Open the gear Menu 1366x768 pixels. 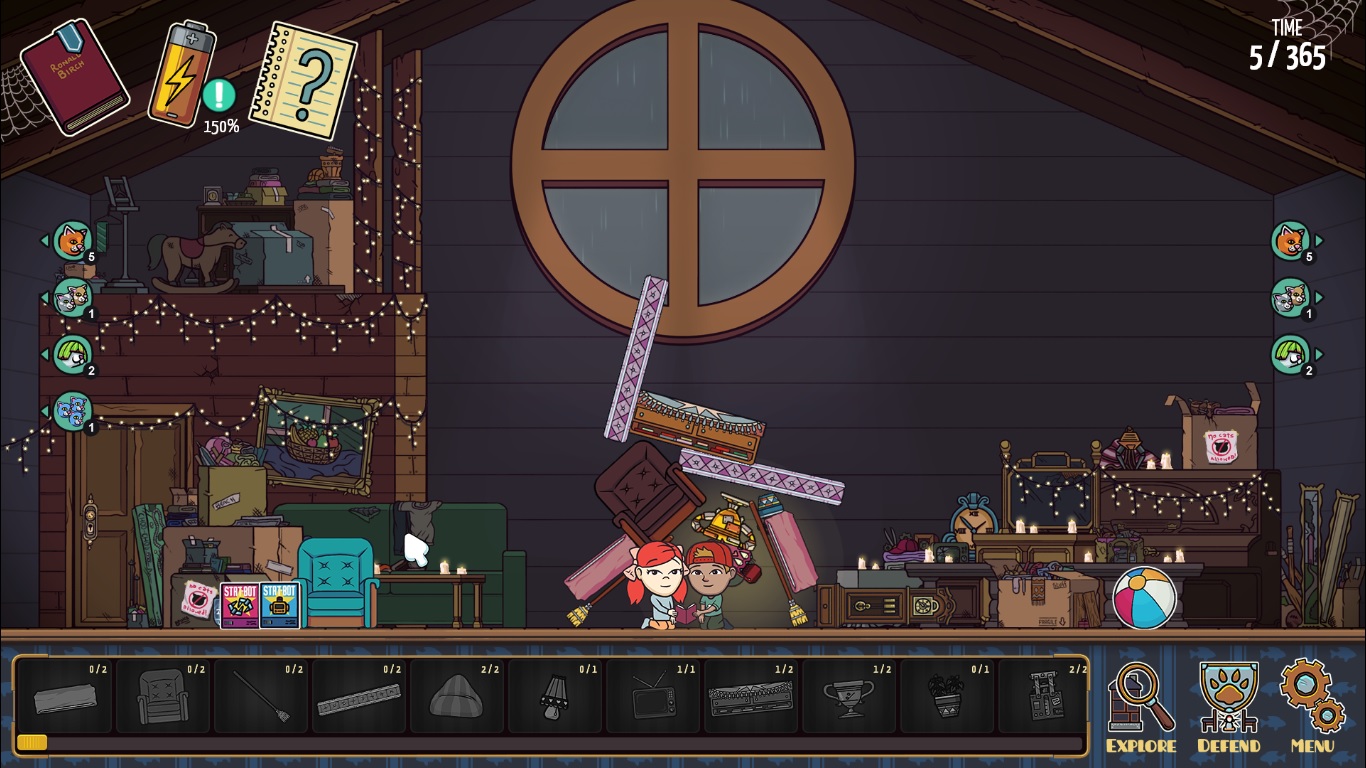click(1312, 703)
